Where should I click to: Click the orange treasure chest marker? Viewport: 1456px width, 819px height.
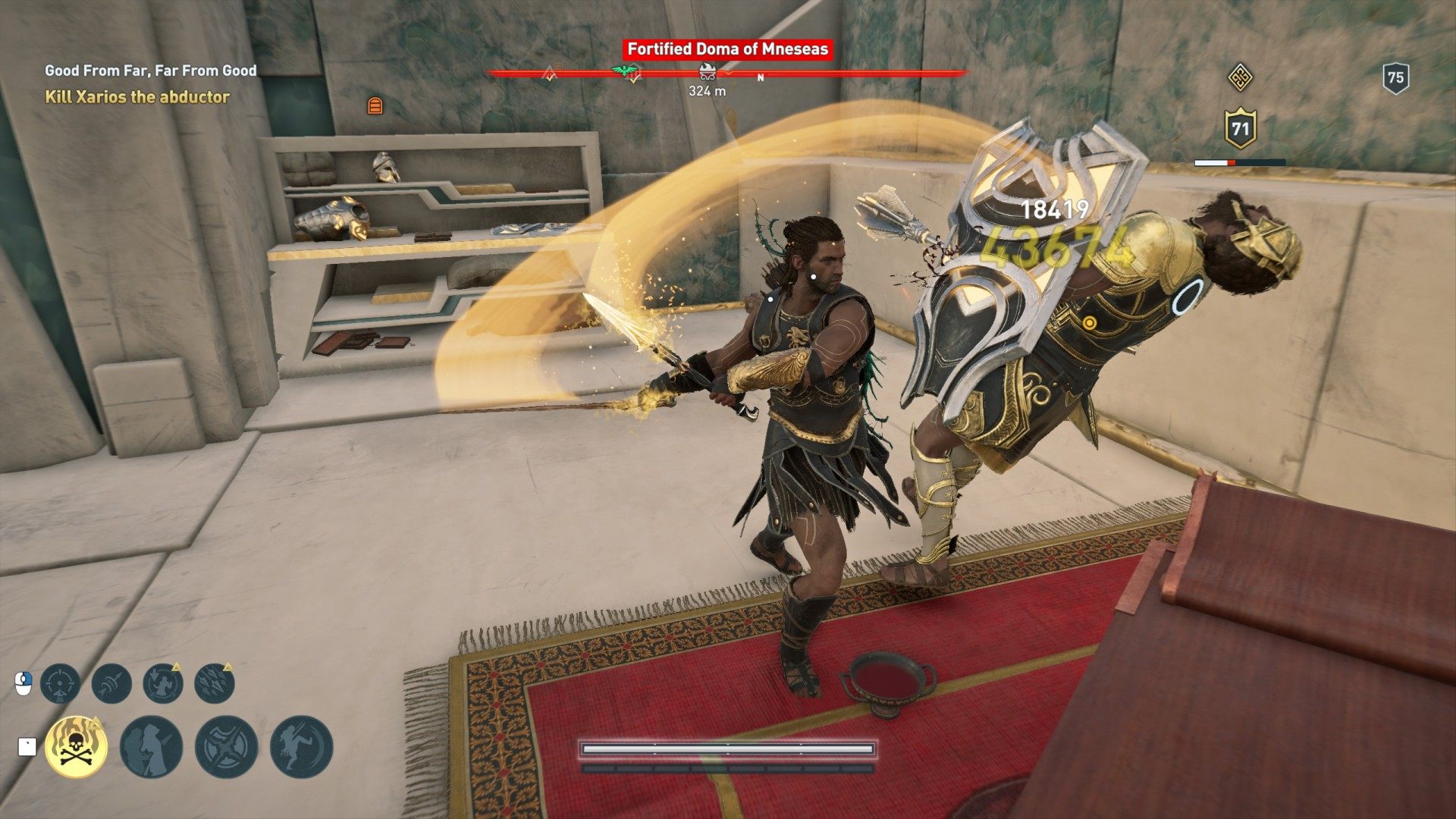click(375, 105)
